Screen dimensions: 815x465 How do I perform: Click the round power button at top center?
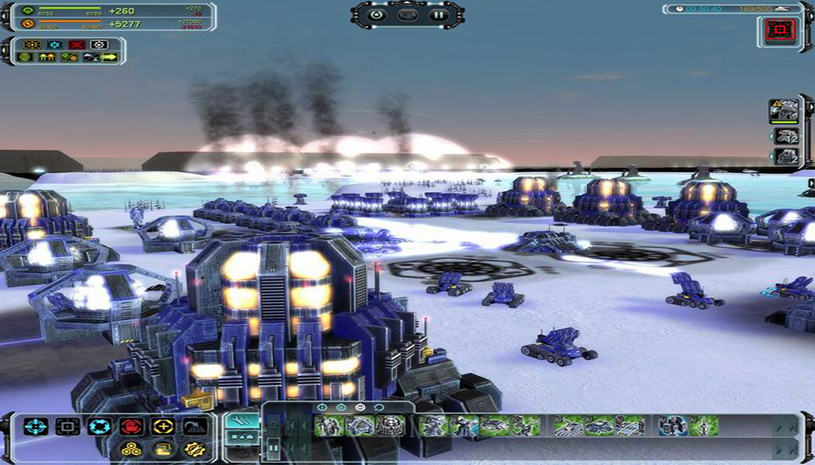pyautogui.click(x=377, y=15)
